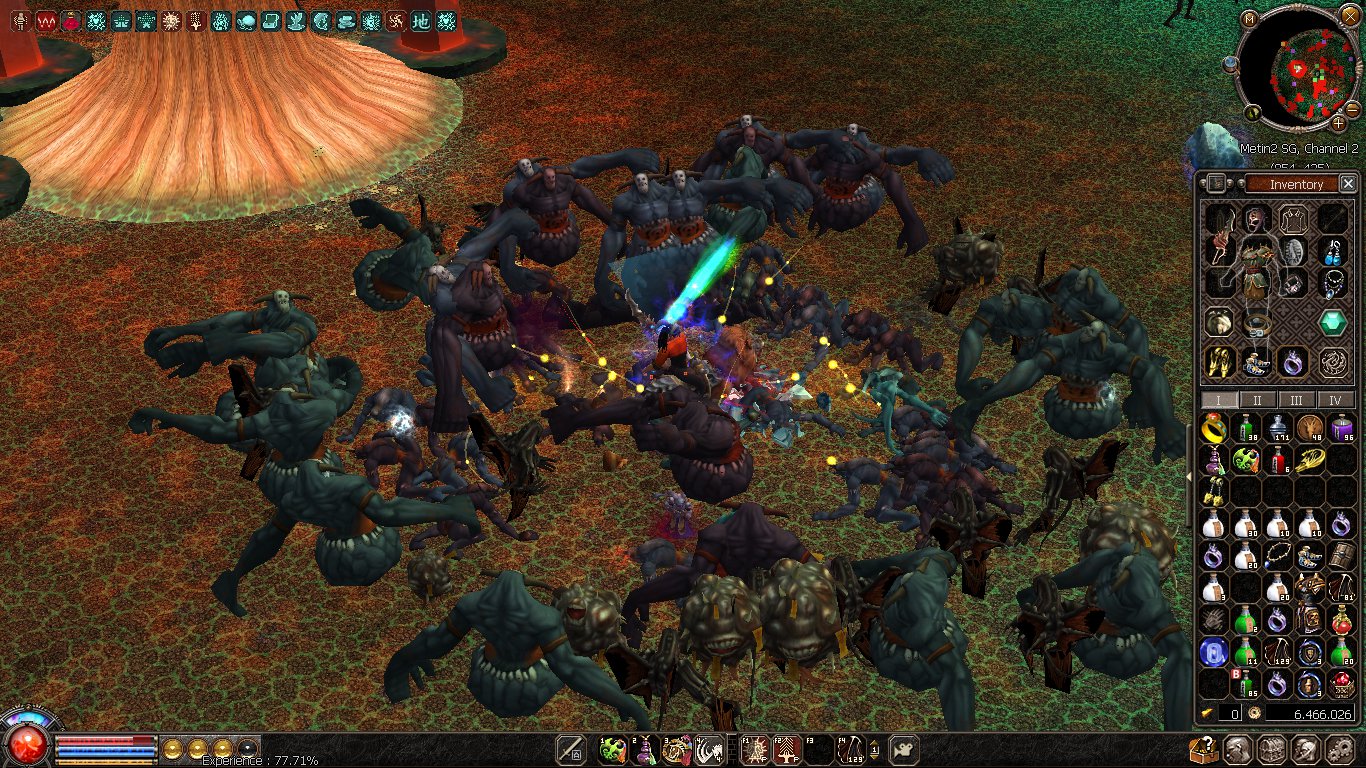Select the purple flask with 96 count
Screen dimensions: 1366x768
coord(1342,429)
